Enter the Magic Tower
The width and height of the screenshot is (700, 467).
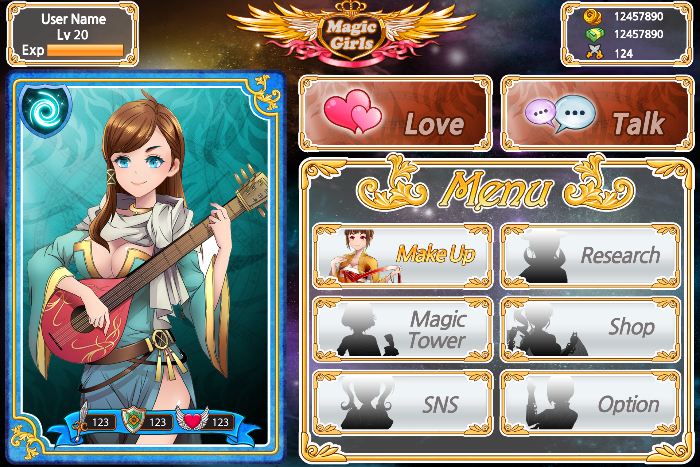tap(402, 328)
